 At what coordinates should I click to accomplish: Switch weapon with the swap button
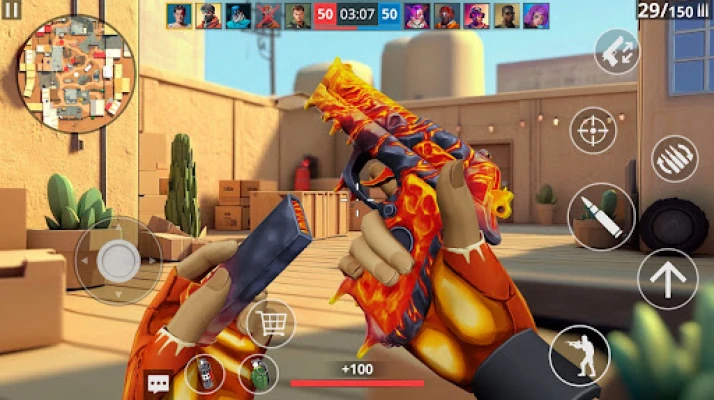[615, 51]
